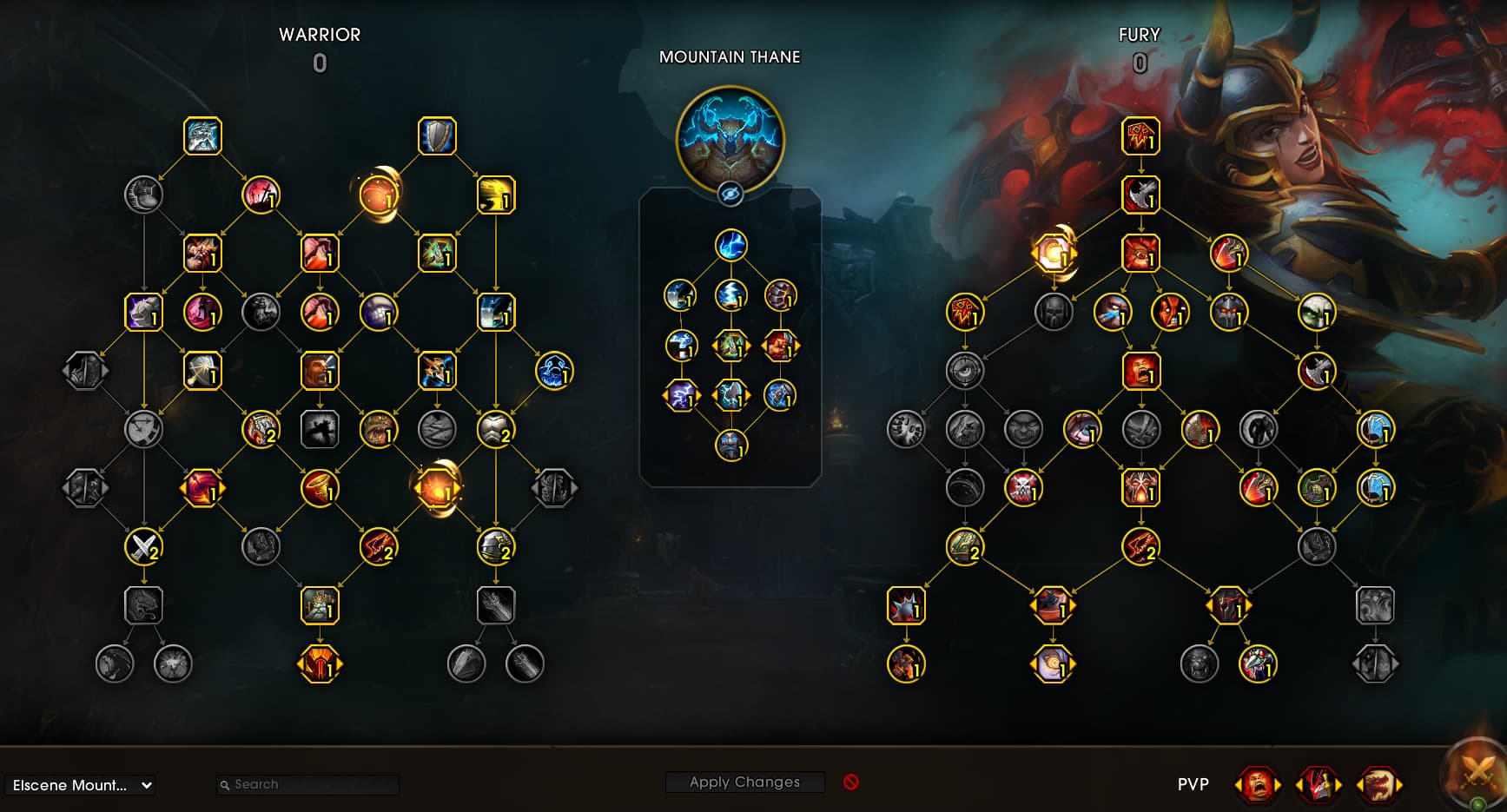Open the Elscene Mount loadout dropdown
Screen dimensions: 1507x812
click(x=80, y=785)
